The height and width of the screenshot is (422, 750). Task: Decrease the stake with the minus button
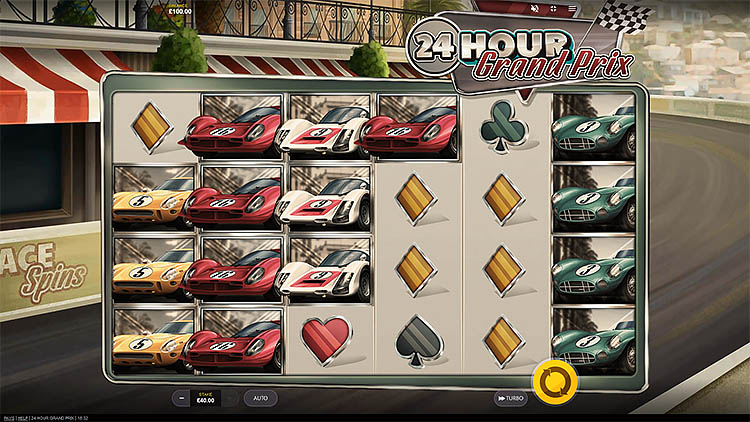(x=182, y=398)
